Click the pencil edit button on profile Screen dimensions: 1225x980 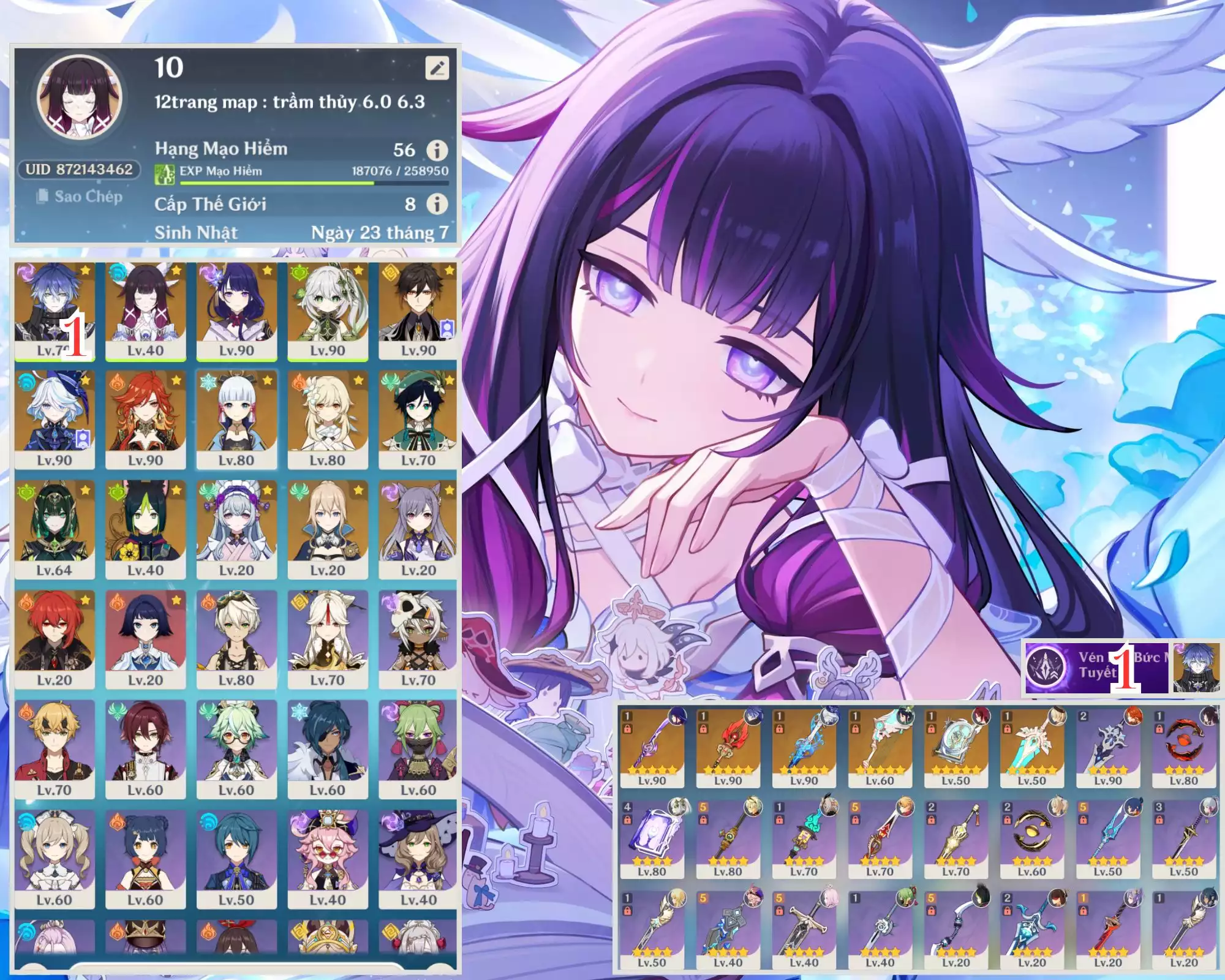(x=437, y=68)
